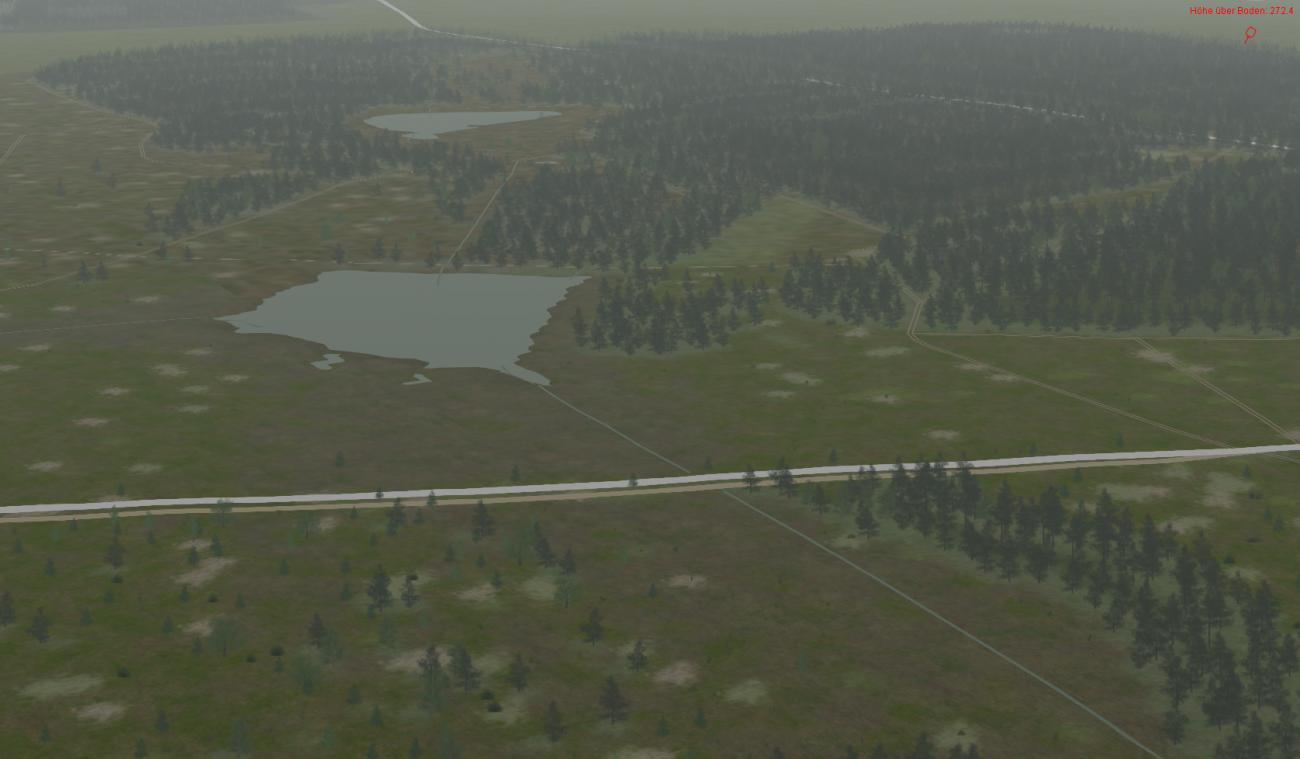Click the red magnifier icon below altitude readout
This screenshot has height=759, width=1300.
click(1249, 35)
